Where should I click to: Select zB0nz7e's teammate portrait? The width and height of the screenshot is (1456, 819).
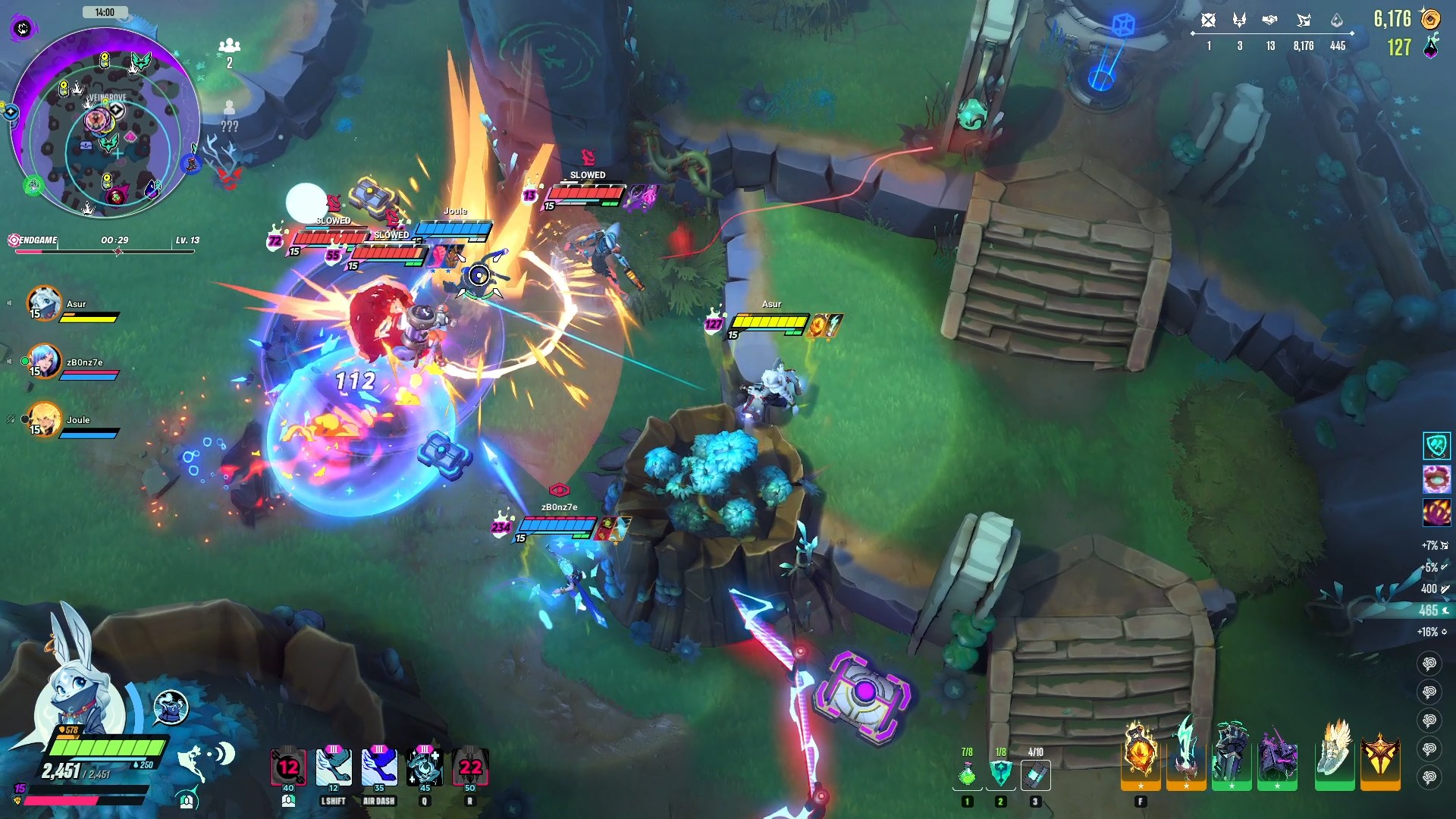pyautogui.click(x=44, y=362)
